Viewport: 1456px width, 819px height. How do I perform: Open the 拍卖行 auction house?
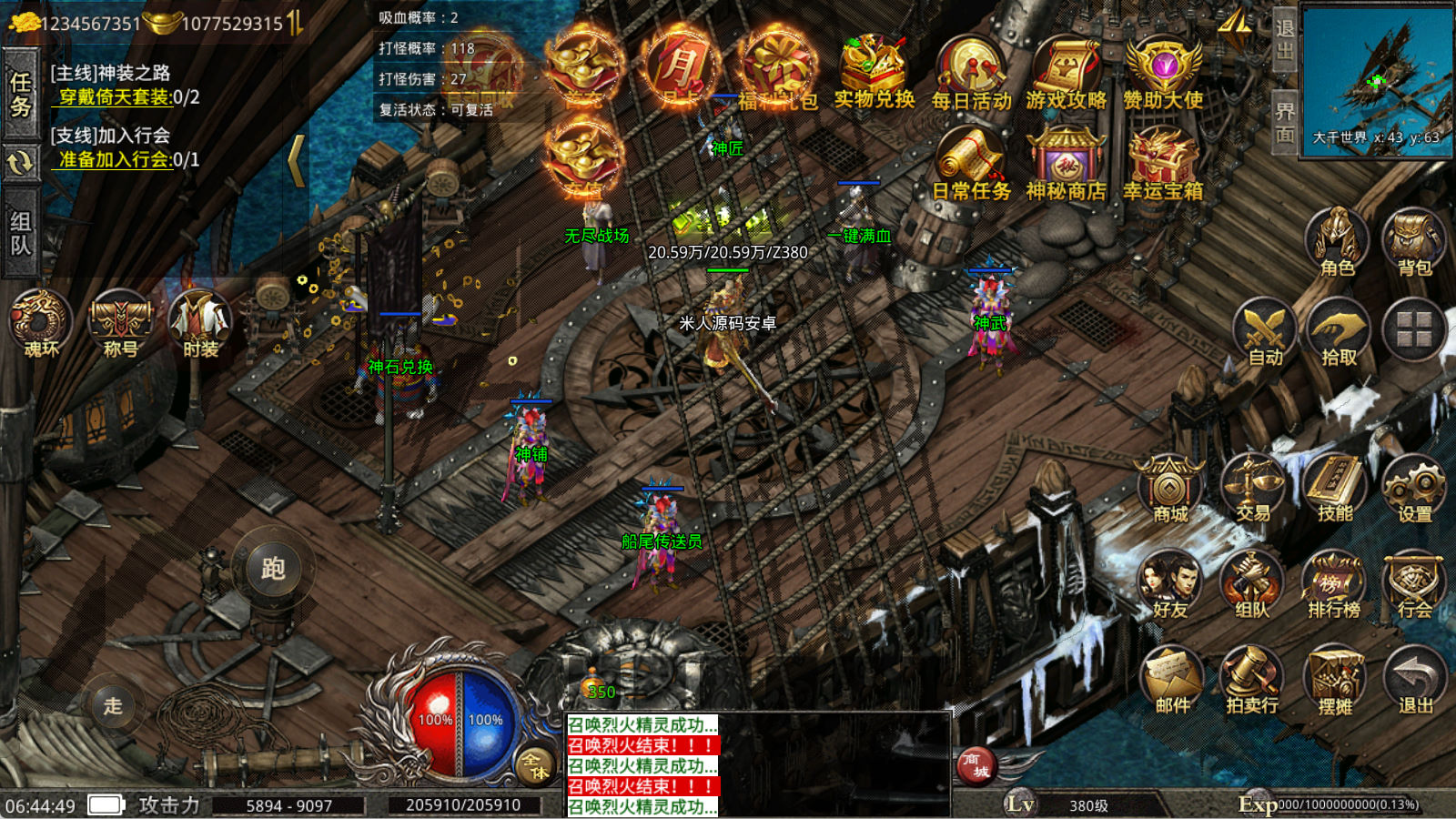(x=1252, y=680)
